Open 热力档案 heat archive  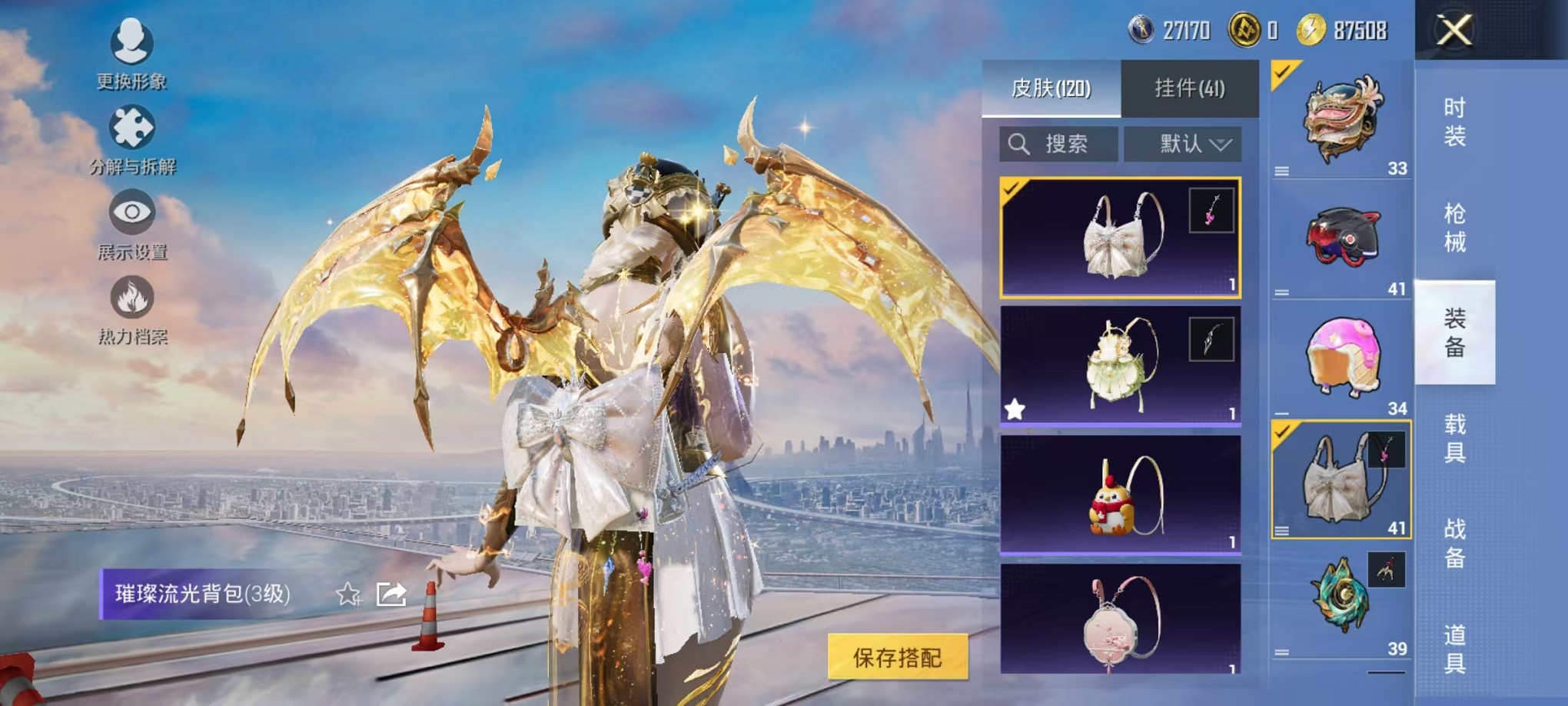(x=132, y=308)
